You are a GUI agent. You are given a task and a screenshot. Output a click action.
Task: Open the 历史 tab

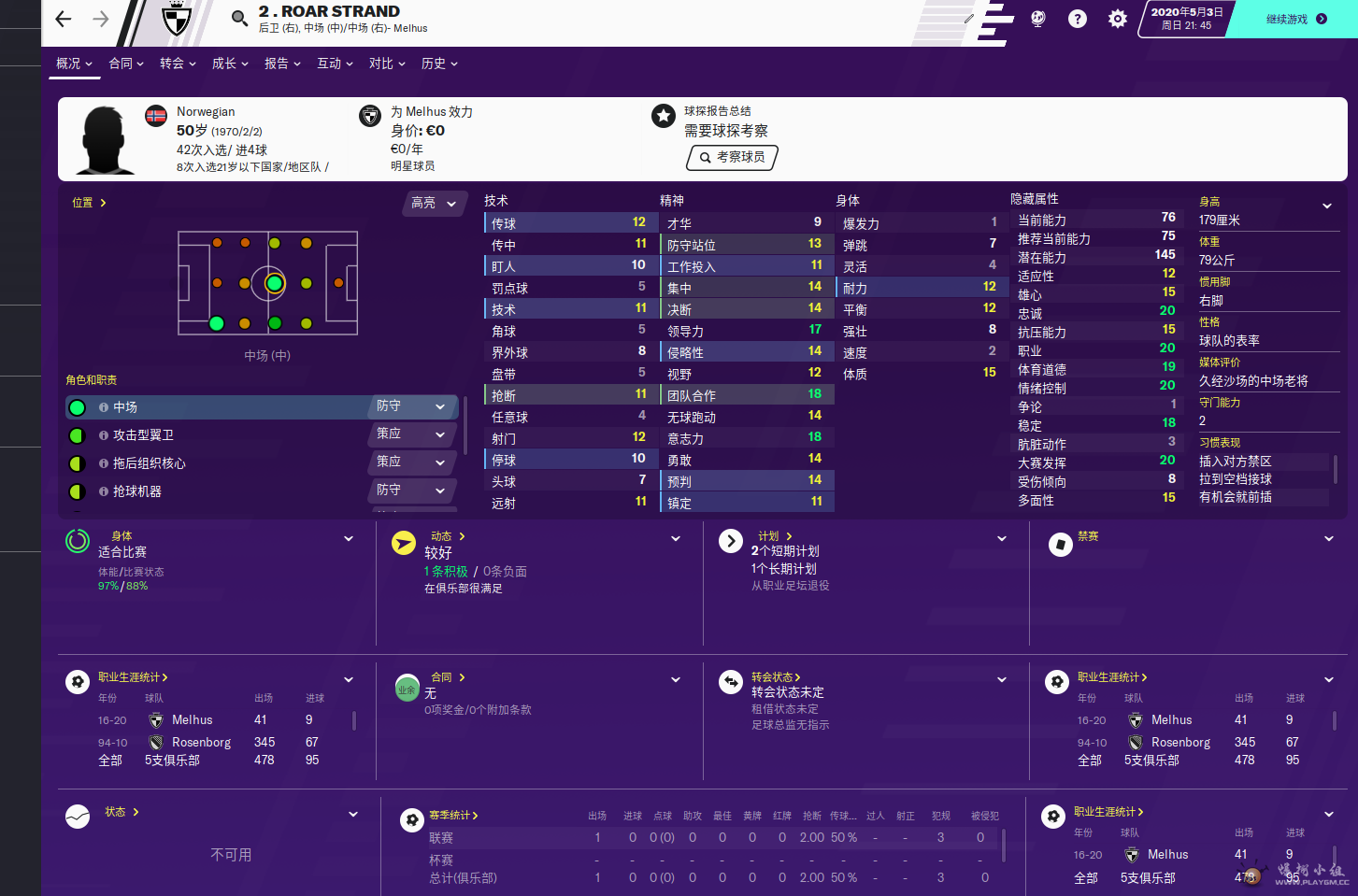(438, 64)
